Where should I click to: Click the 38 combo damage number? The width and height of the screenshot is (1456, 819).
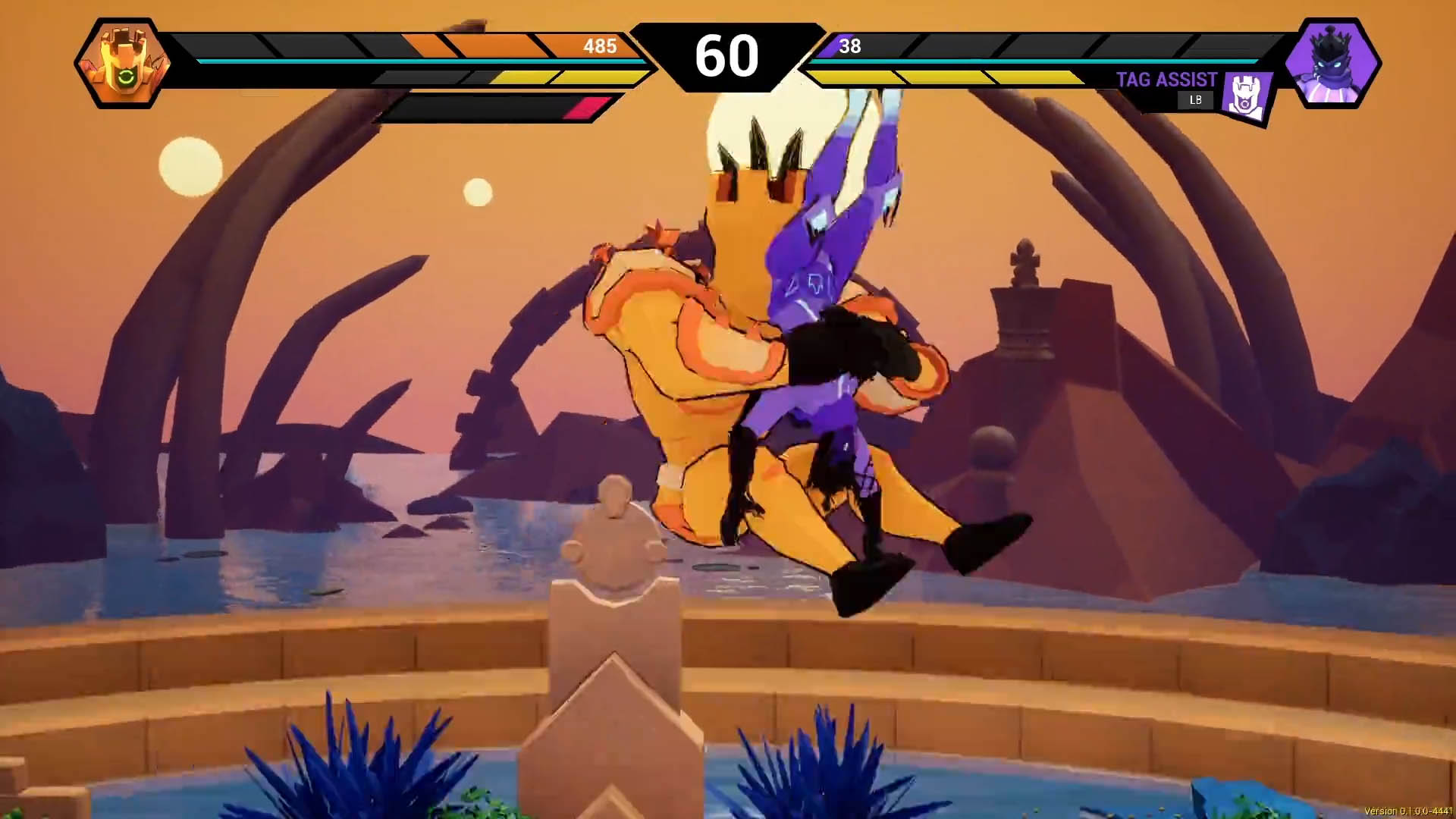point(851,47)
